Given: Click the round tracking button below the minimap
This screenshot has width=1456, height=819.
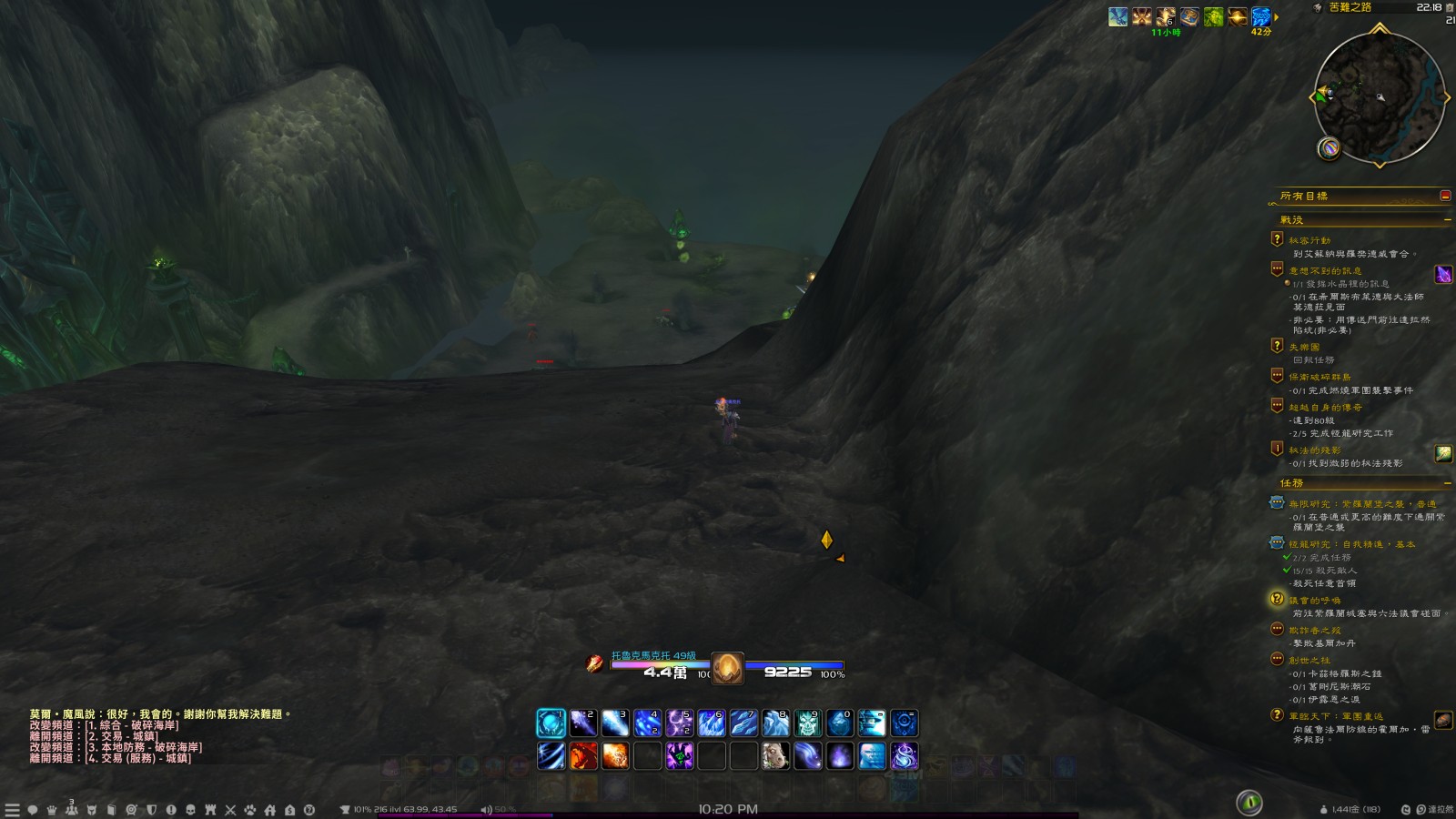Looking at the screenshot, I should point(1329,147).
